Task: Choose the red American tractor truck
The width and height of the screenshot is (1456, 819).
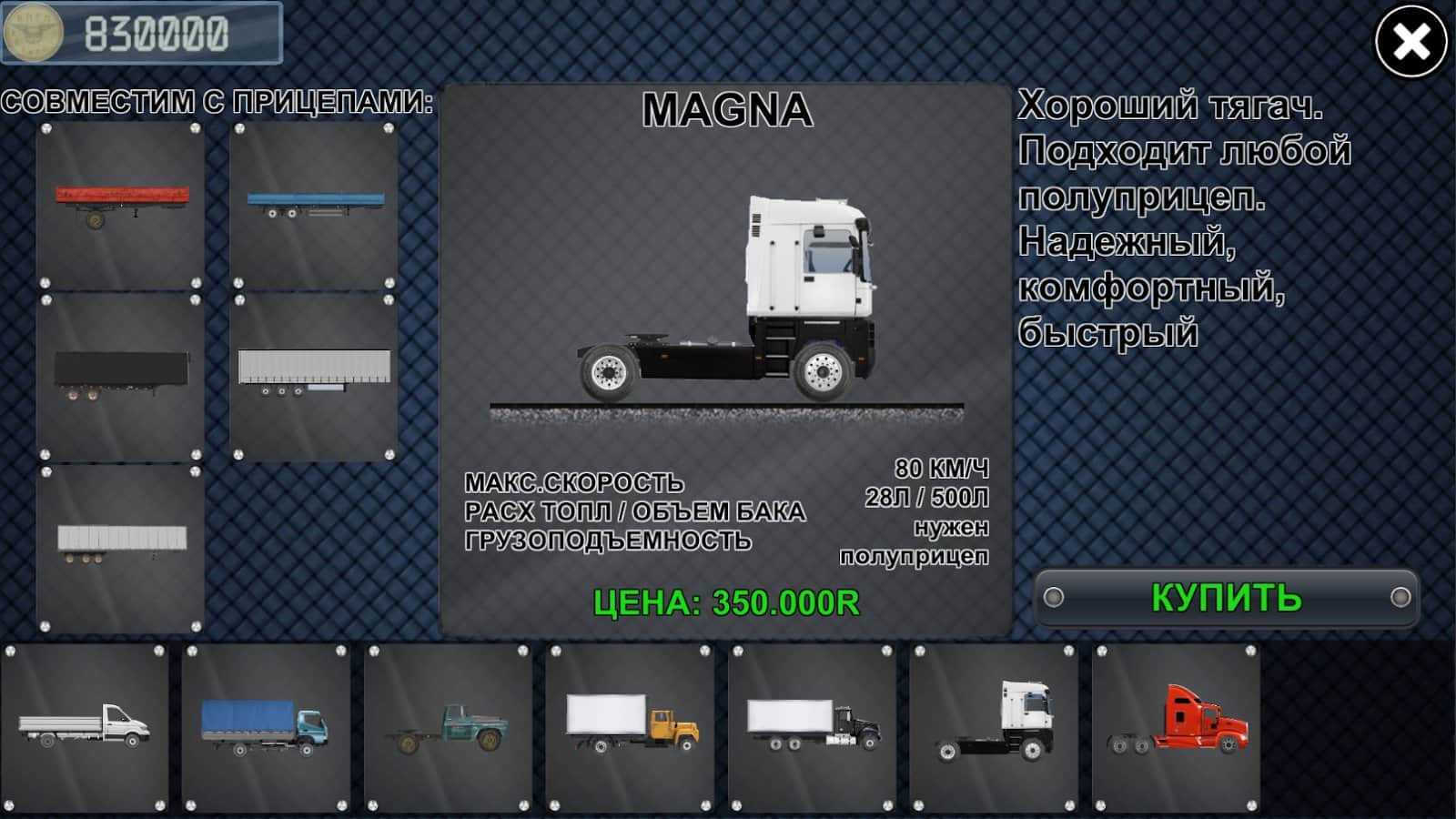Action: 1176,727
